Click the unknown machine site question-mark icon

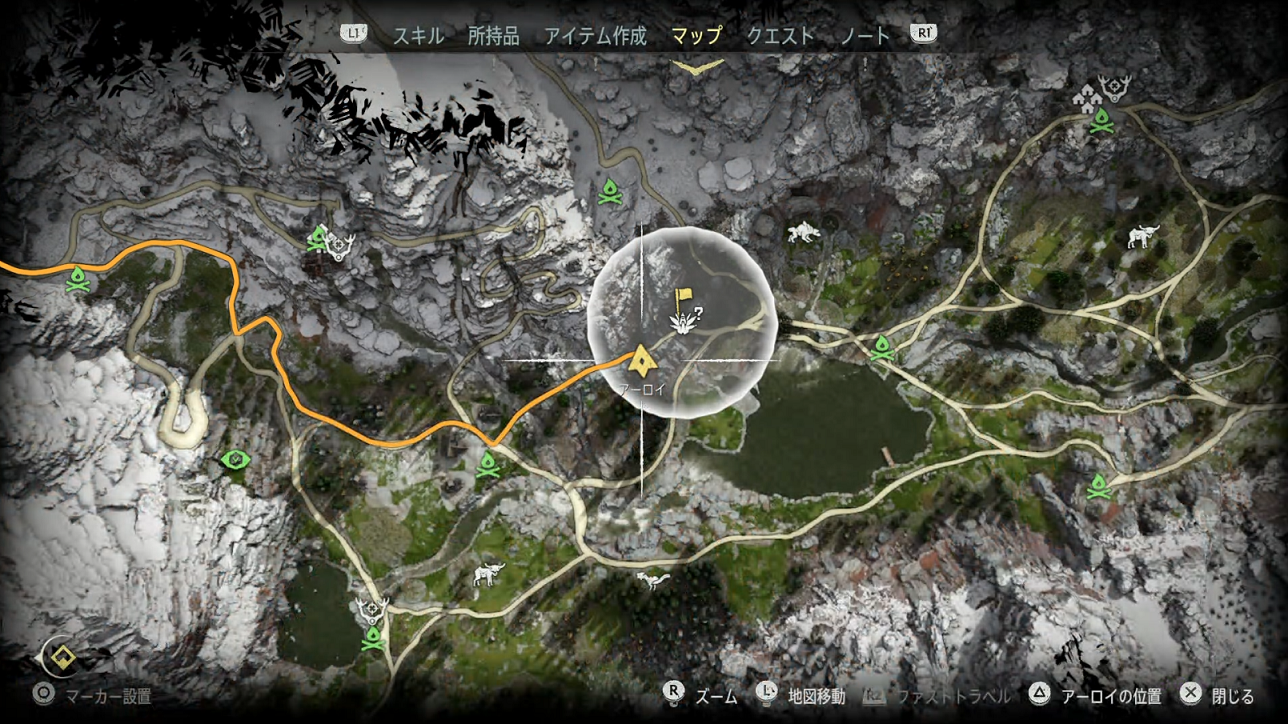click(684, 319)
